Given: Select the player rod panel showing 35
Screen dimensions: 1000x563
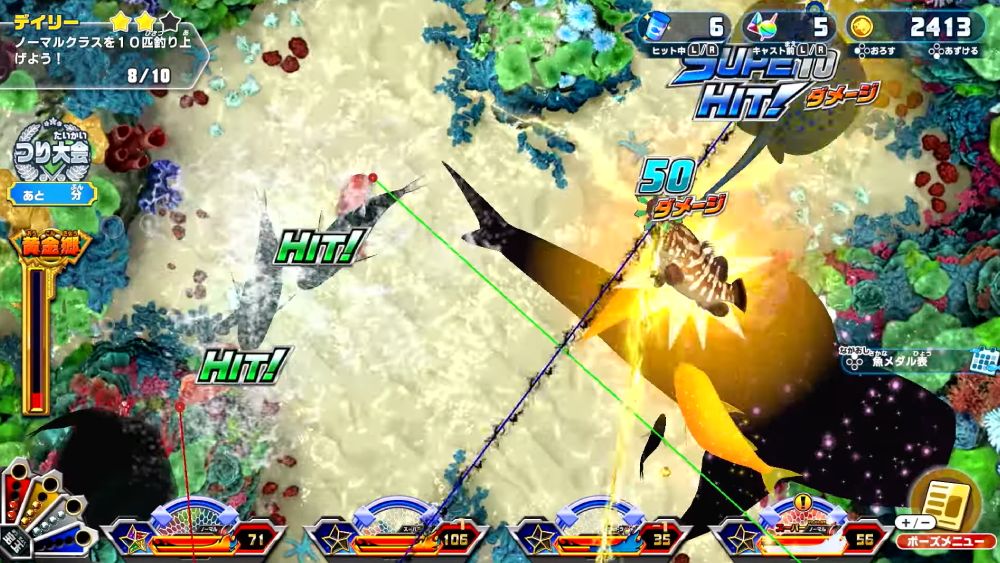Looking at the screenshot, I should pos(598,531).
